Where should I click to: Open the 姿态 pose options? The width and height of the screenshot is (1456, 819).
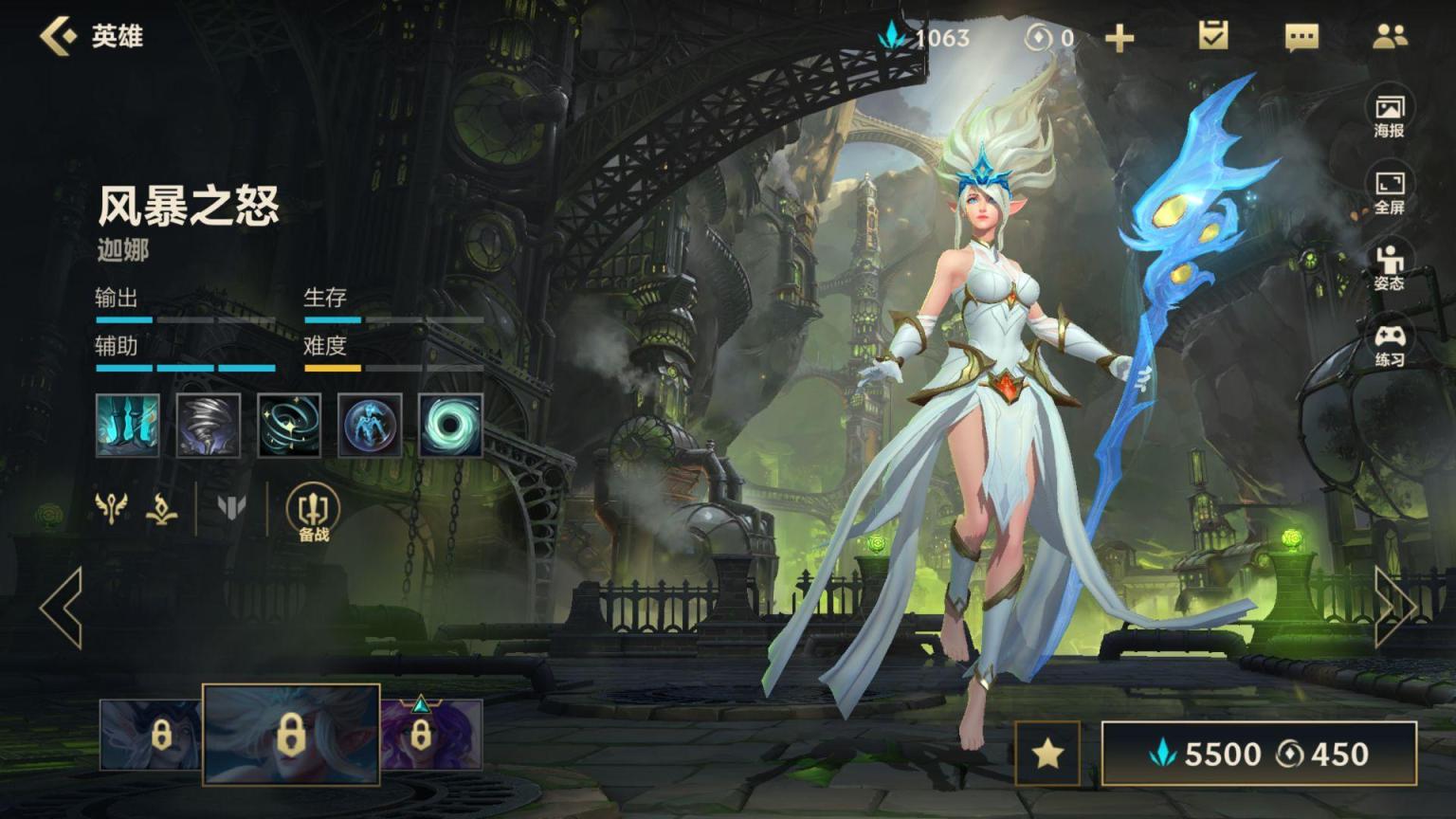[1389, 268]
